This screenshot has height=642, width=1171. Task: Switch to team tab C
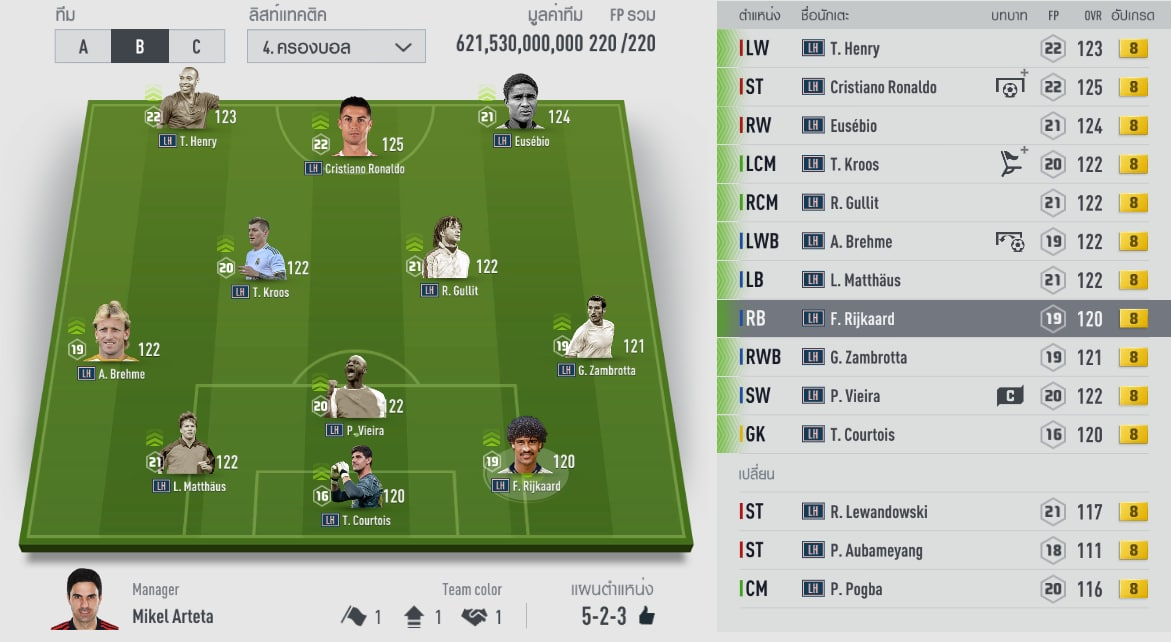pyautogui.click(x=196, y=46)
